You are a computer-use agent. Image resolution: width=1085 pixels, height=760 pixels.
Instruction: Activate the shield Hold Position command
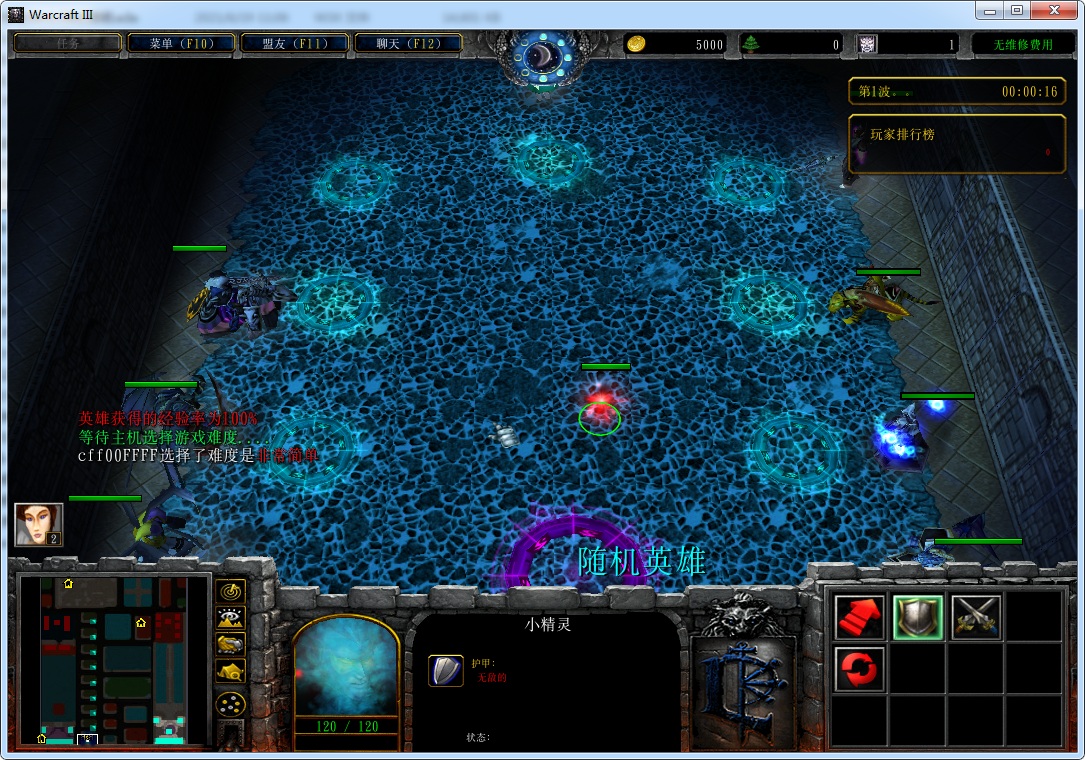pyautogui.click(x=917, y=617)
